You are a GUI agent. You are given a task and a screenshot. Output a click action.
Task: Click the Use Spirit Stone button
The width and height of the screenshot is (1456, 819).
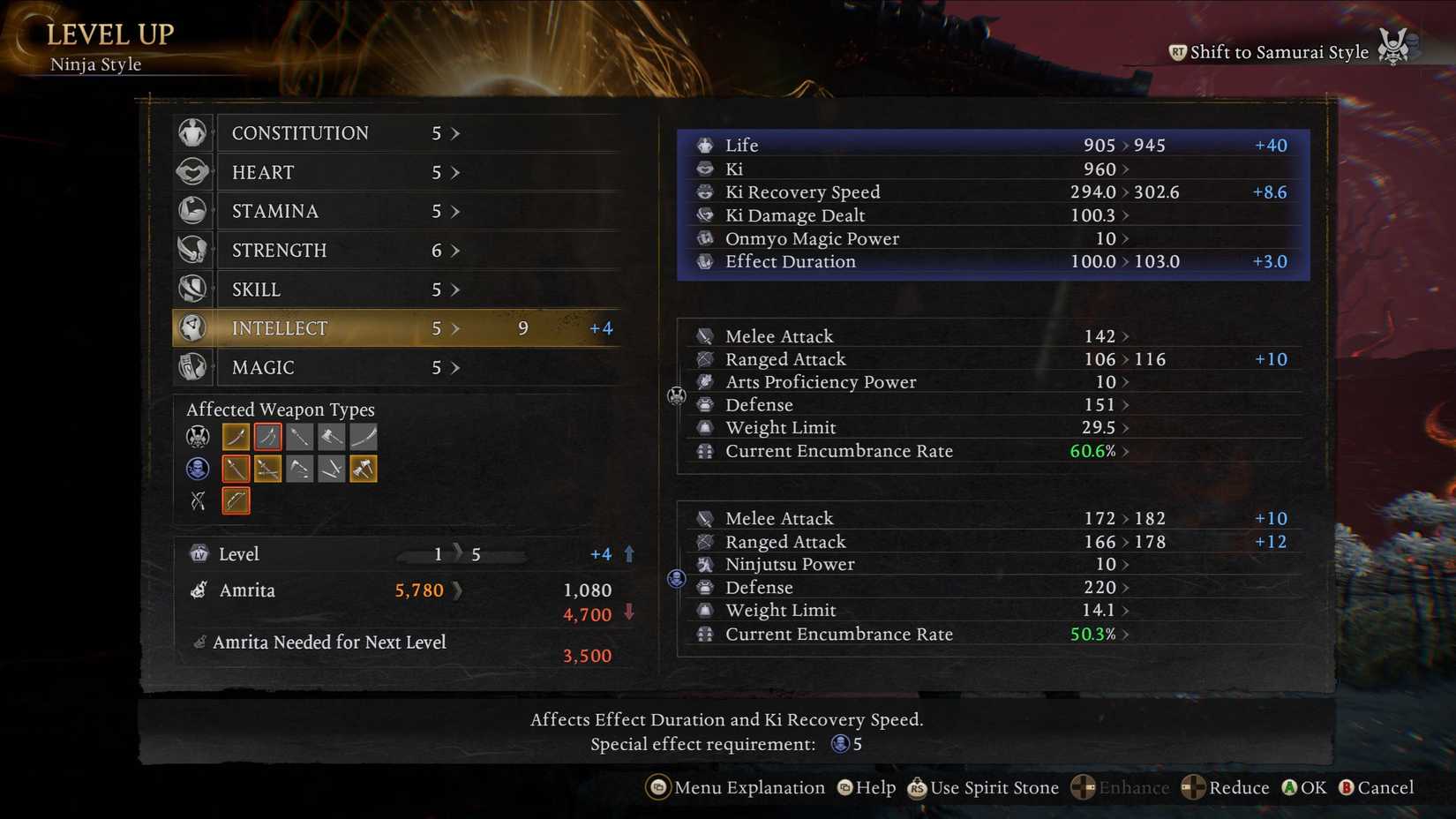pyautogui.click(x=982, y=787)
